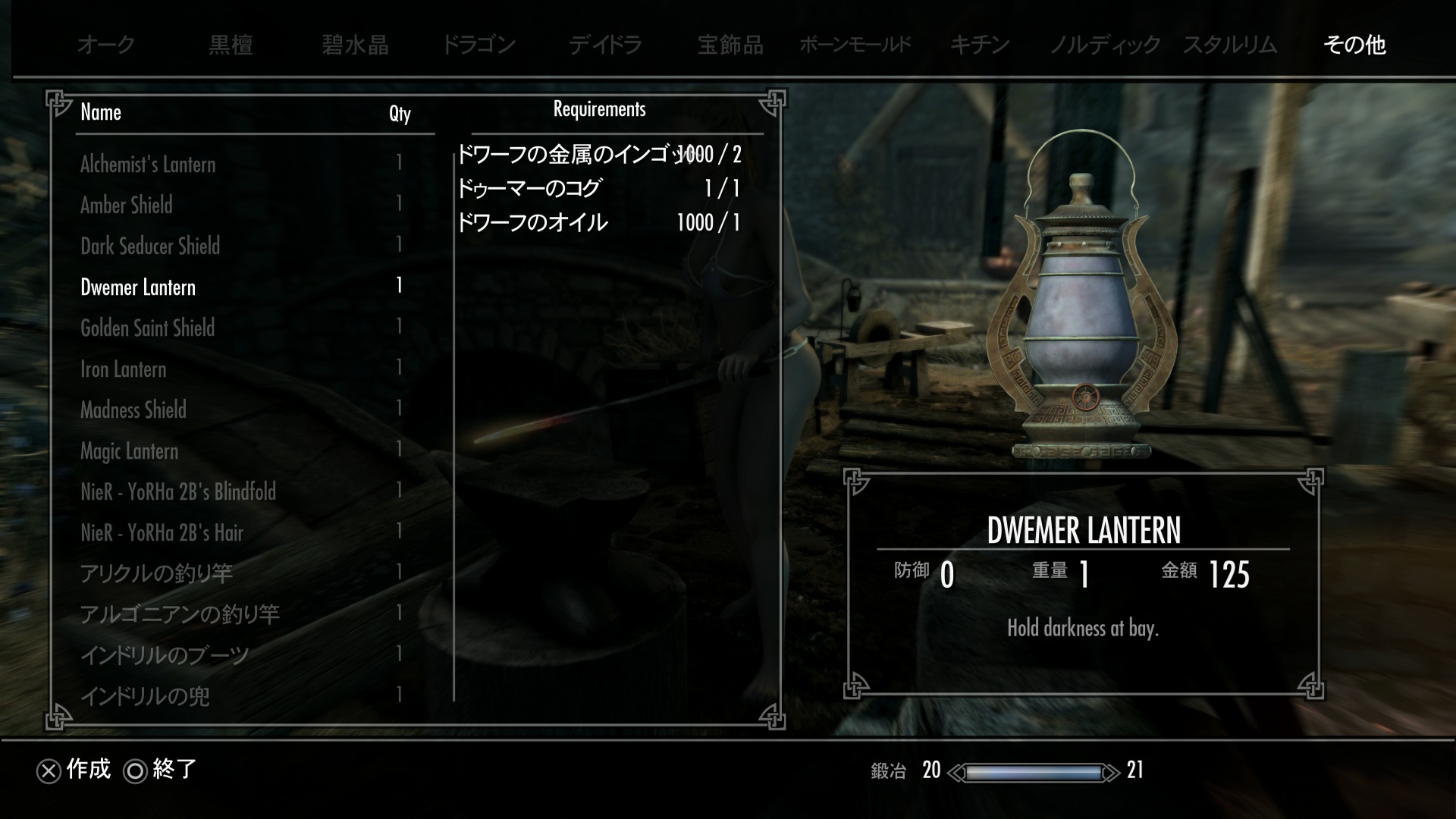This screenshot has width=1456, height=819.
Task: Open the 宝飾品 jewelry tab
Action: point(730,45)
